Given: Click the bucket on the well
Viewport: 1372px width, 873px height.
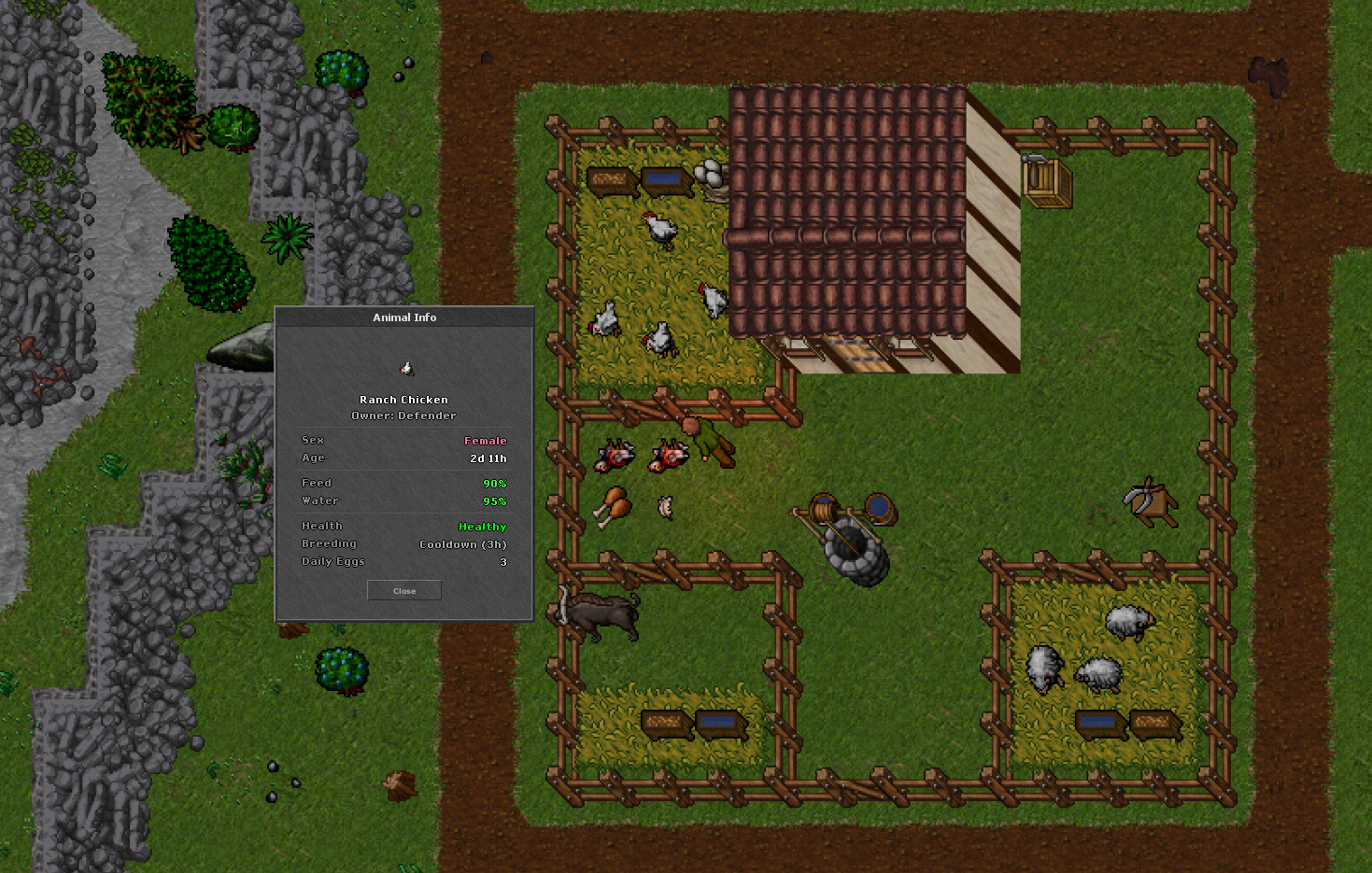Looking at the screenshot, I should 879,509.
